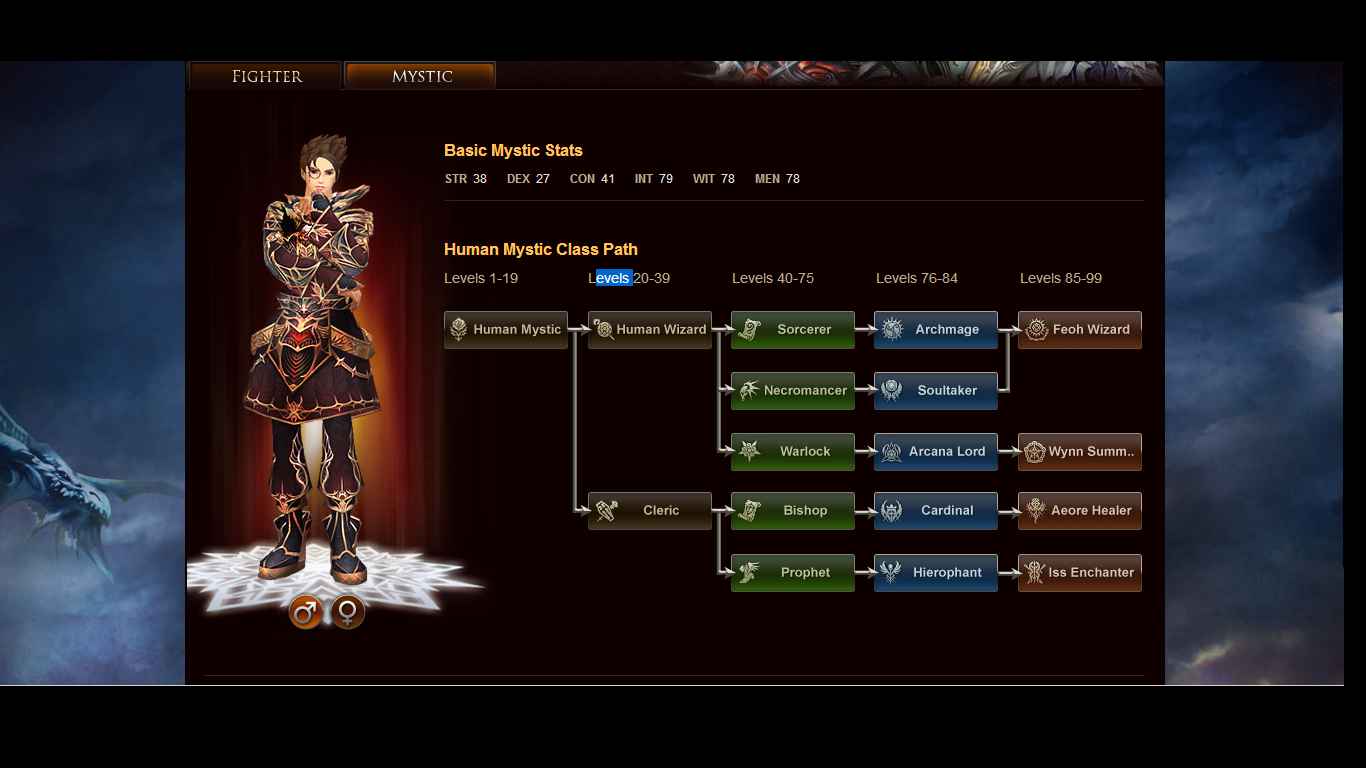The width and height of the screenshot is (1366, 768).
Task: Click the Hierophant wings icon
Action: click(x=889, y=572)
